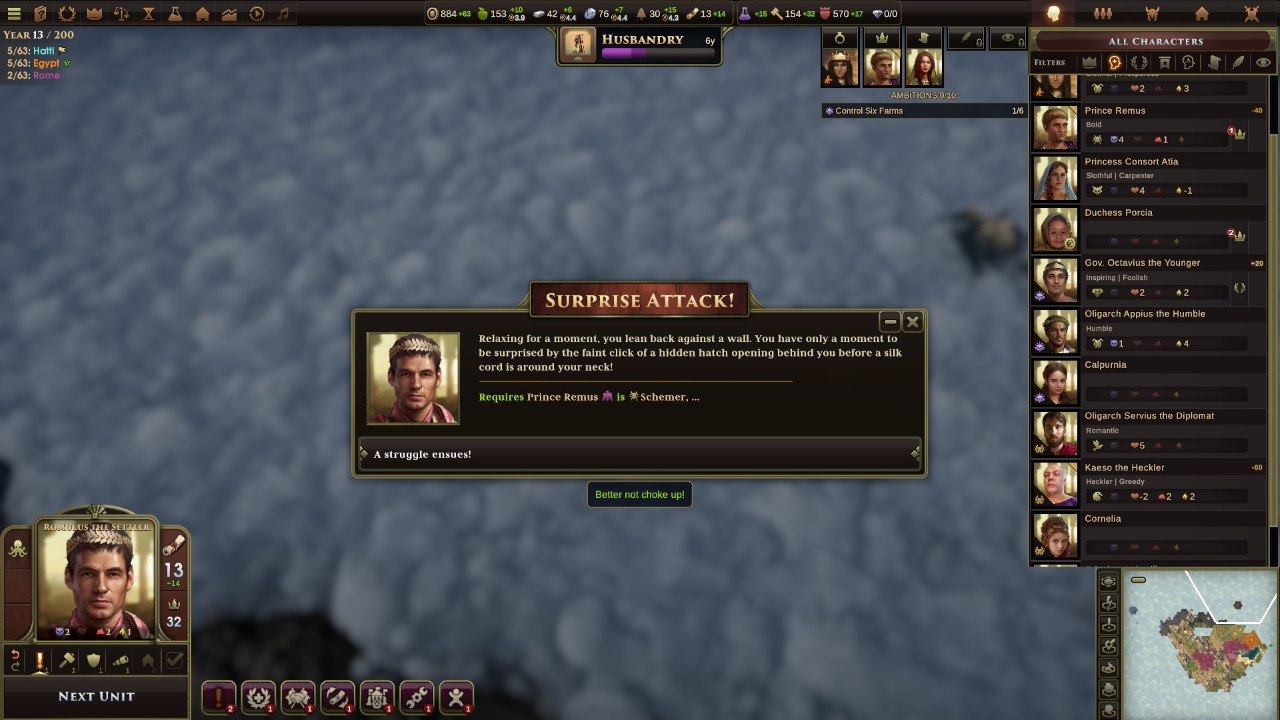Choose Kaeso the Heckler from the list
The image size is (1280, 720).
click(x=1148, y=484)
